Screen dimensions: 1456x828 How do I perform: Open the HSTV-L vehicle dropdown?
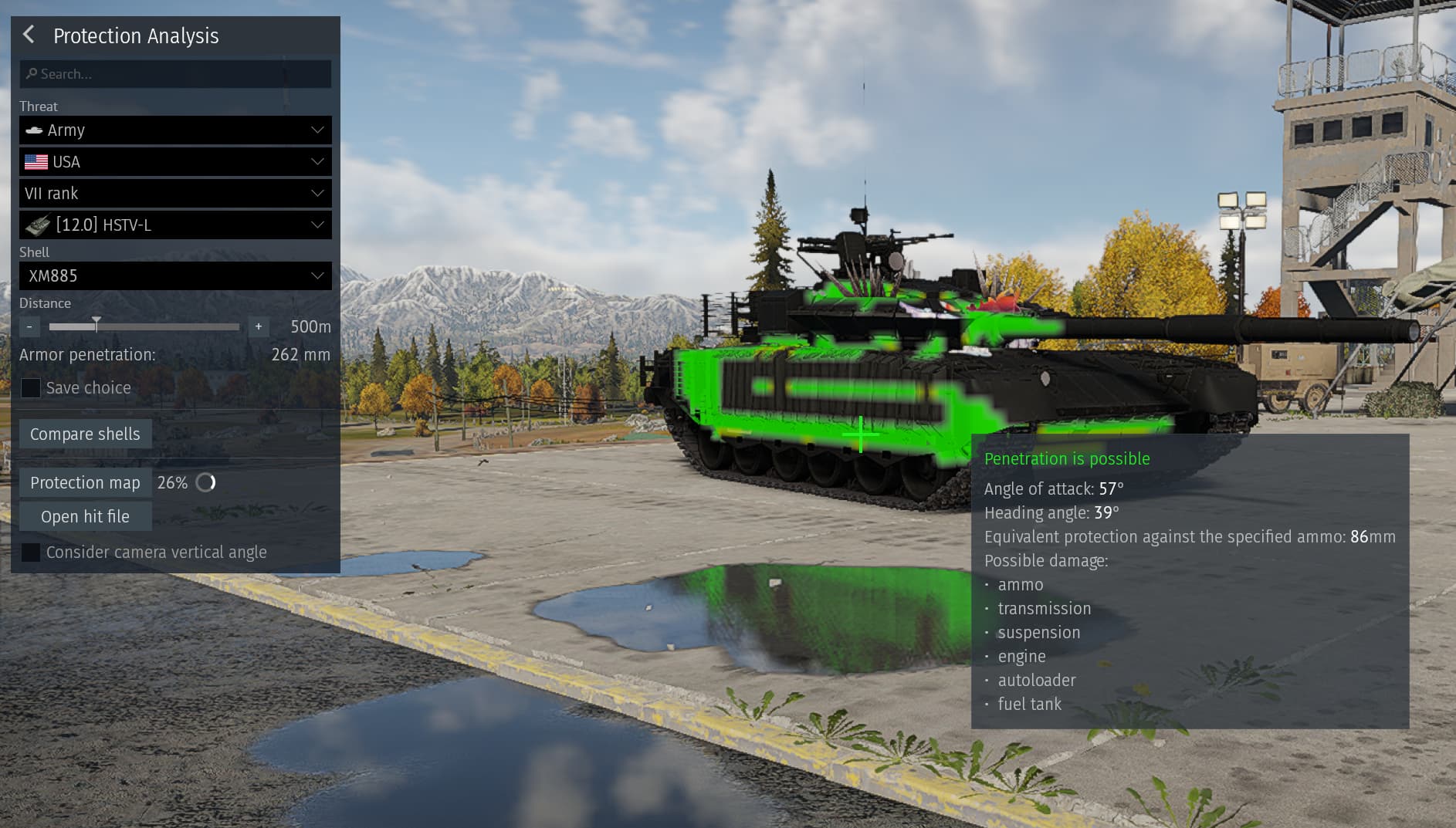pos(175,225)
